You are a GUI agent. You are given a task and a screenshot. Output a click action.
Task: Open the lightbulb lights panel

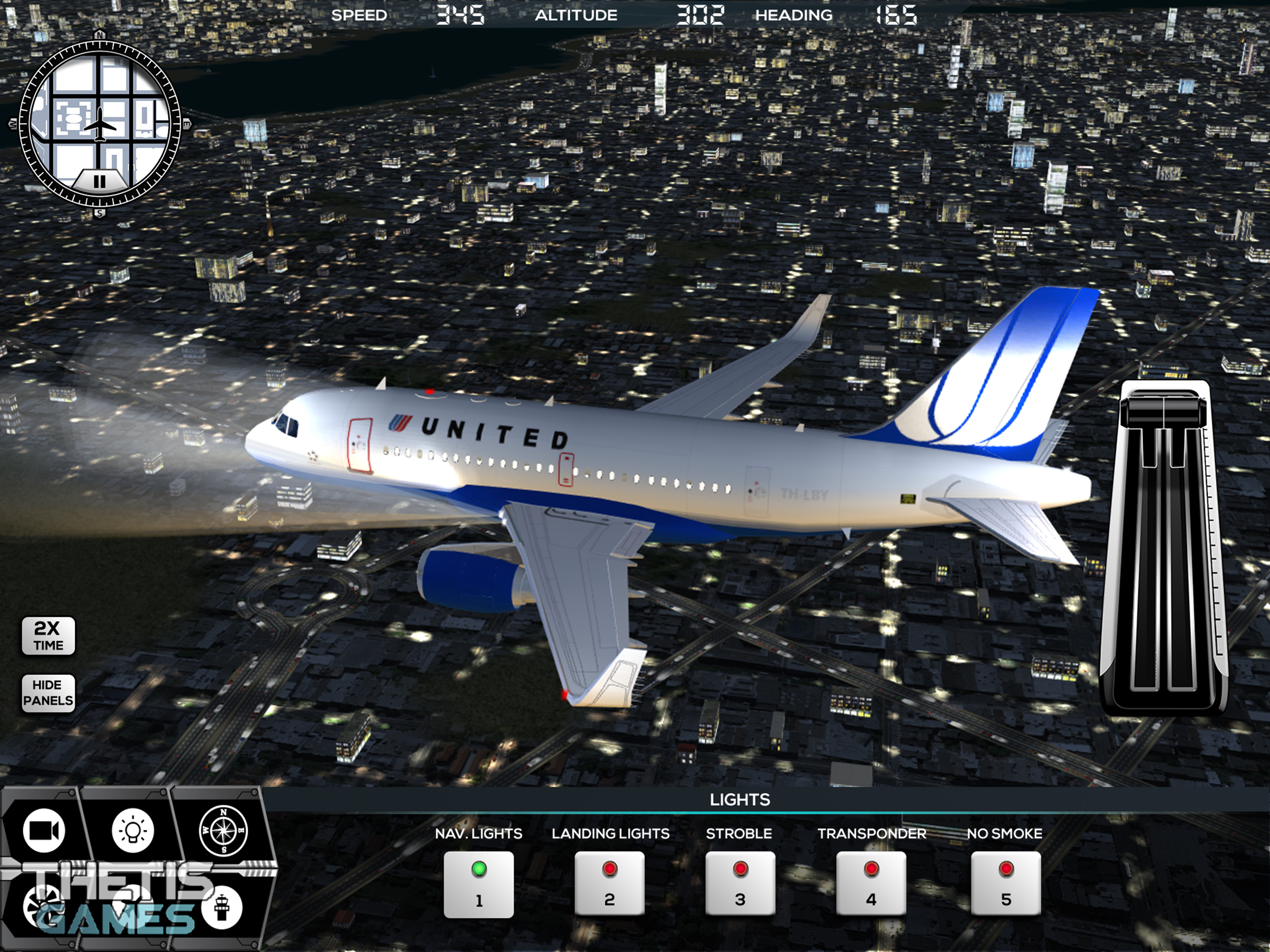[x=132, y=830]
